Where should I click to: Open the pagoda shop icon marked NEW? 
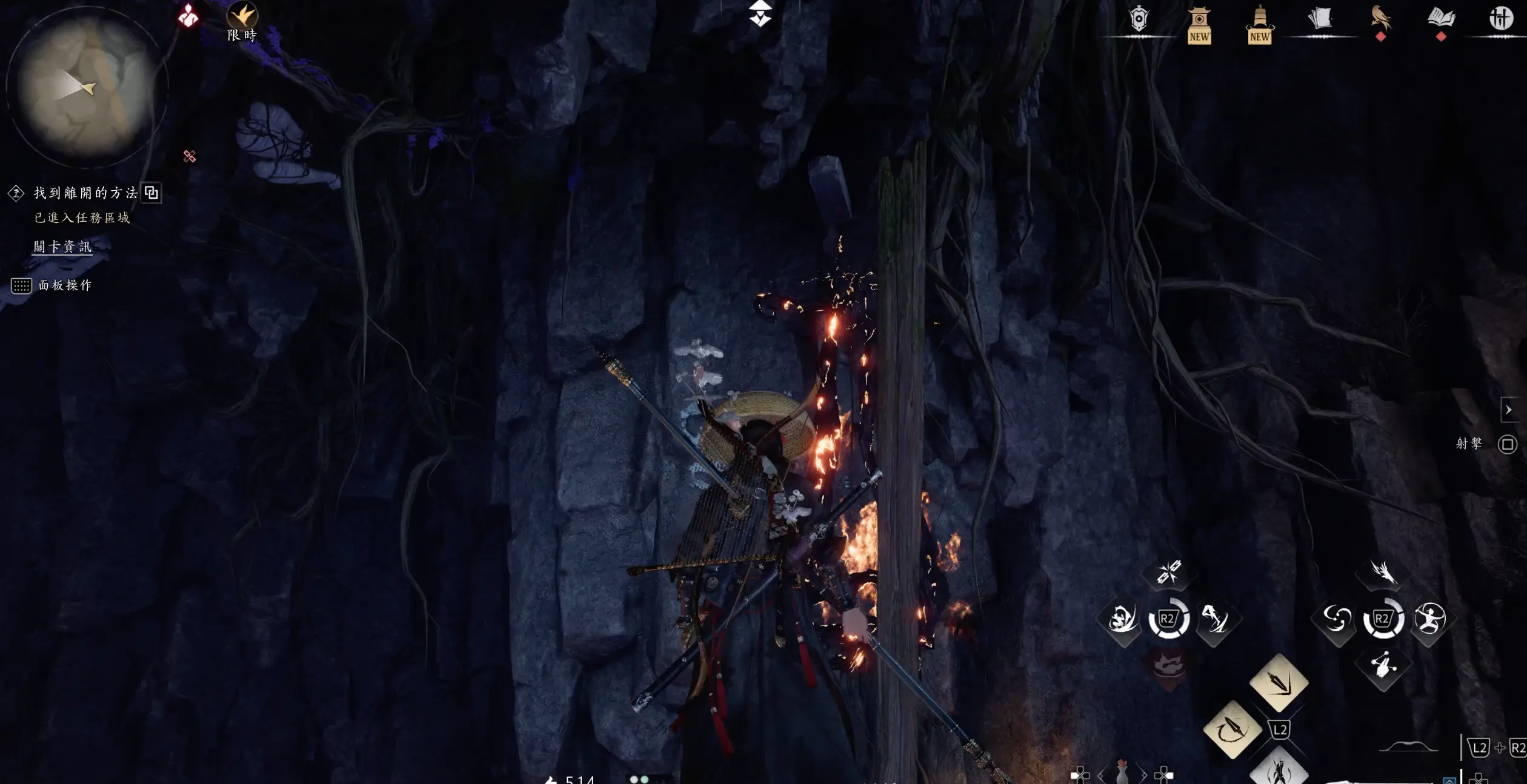(x=1199, y=24)
